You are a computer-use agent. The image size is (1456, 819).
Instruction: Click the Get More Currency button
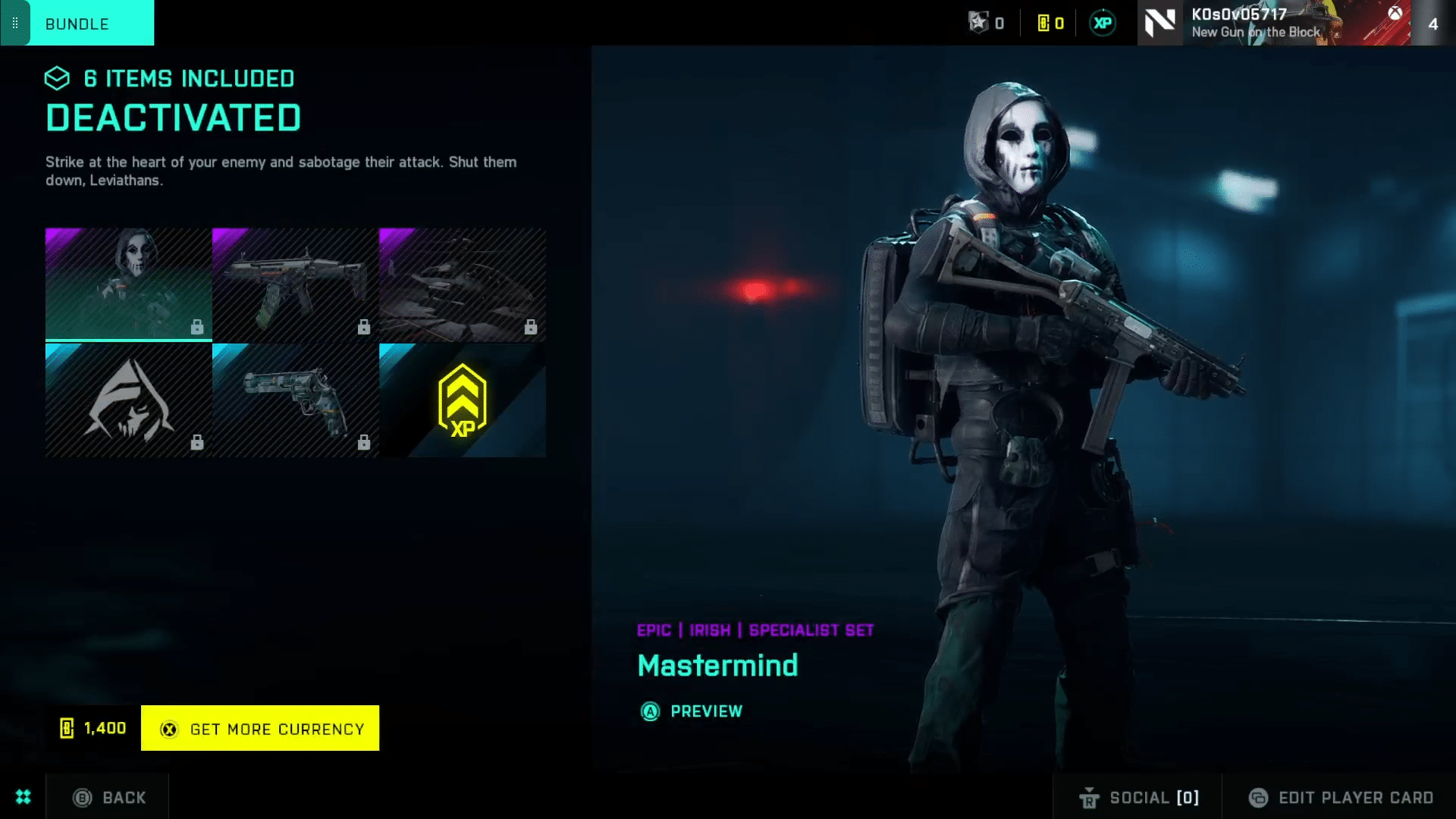259,728
